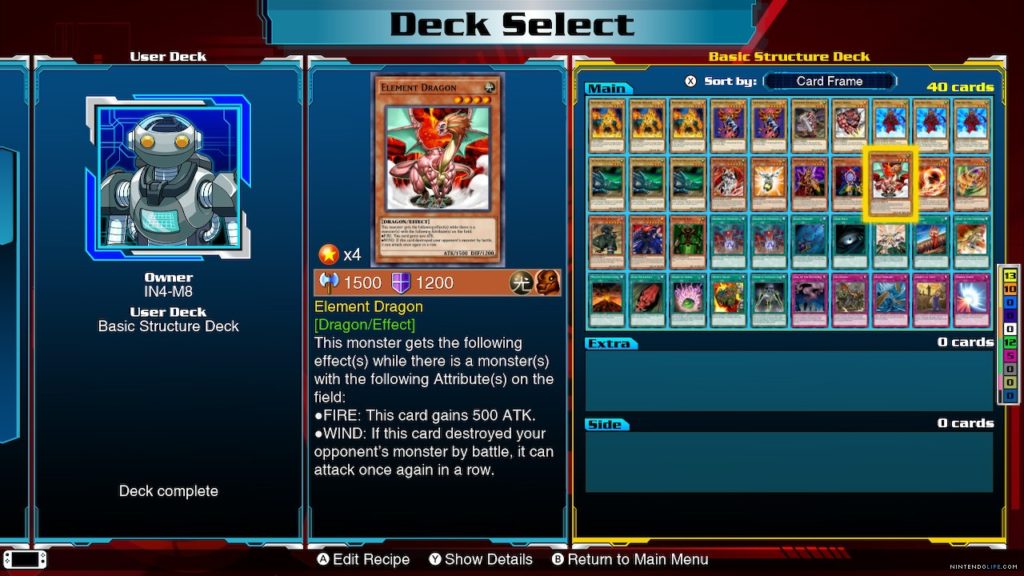Viewport: 1024px width, 576px height.
Task: Select the empty Extra deck area
Action: 788,379
